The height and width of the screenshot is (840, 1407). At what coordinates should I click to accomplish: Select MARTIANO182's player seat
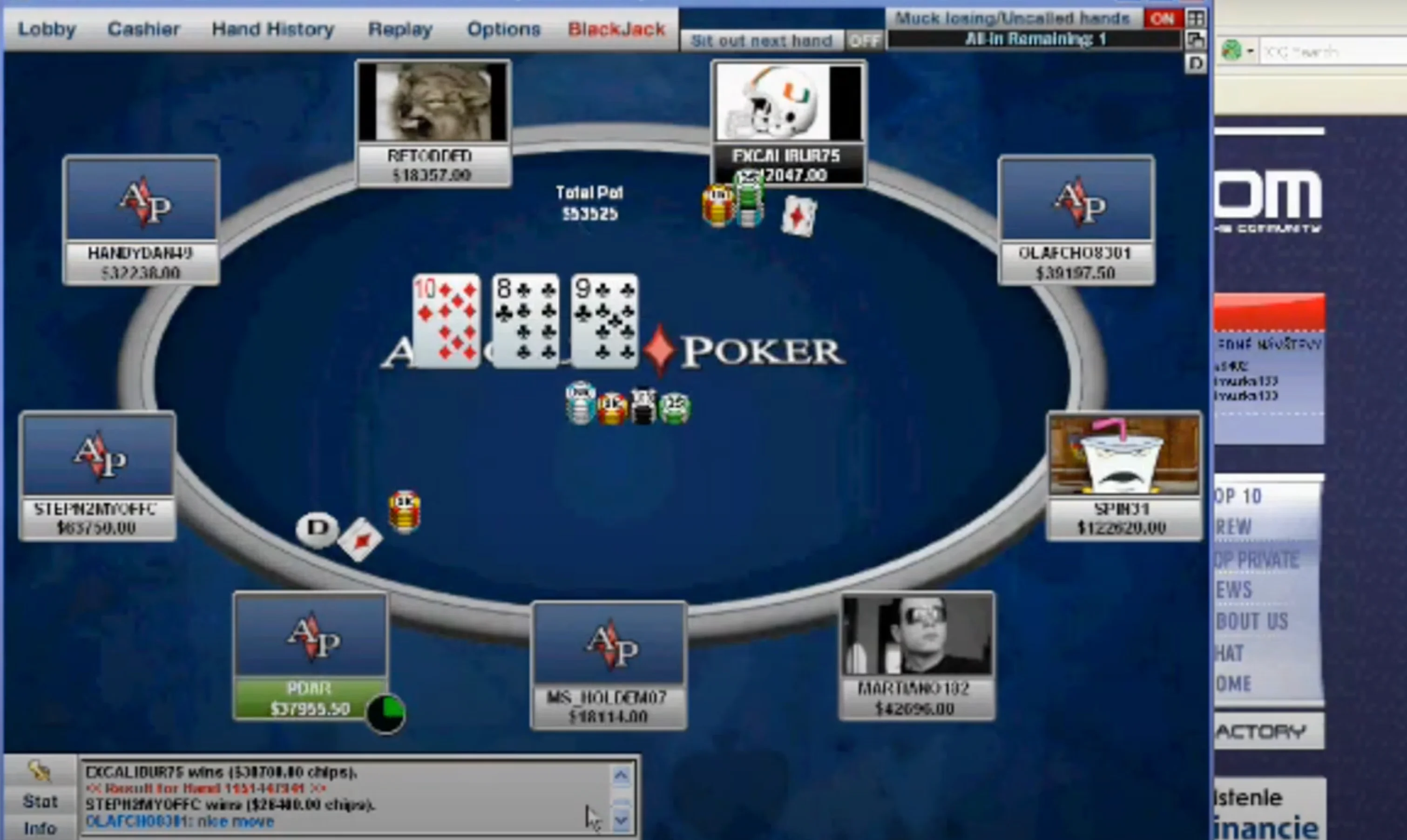coord(917,656)
